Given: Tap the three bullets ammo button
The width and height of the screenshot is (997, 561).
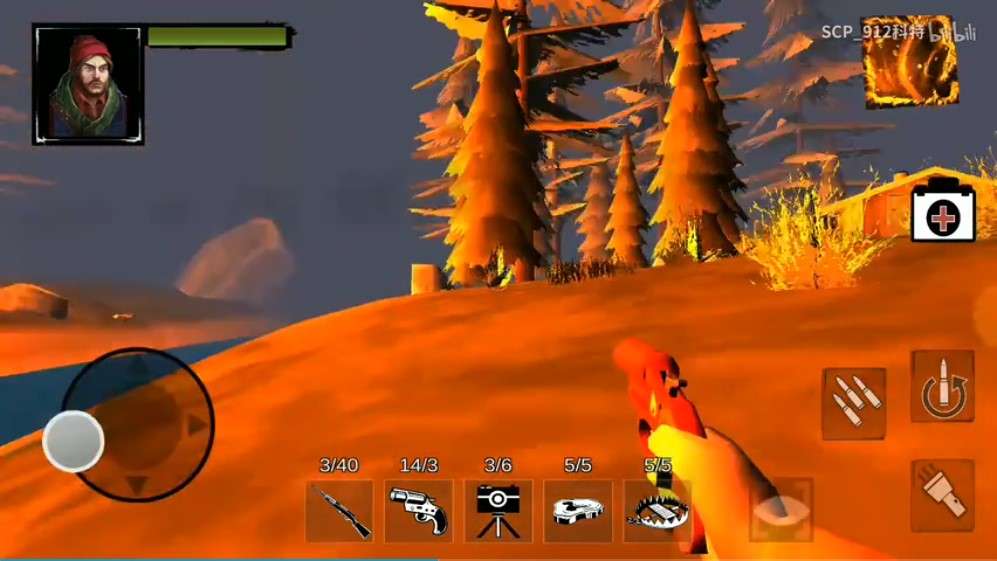Looking at the screenshot, I should [854, 402].
